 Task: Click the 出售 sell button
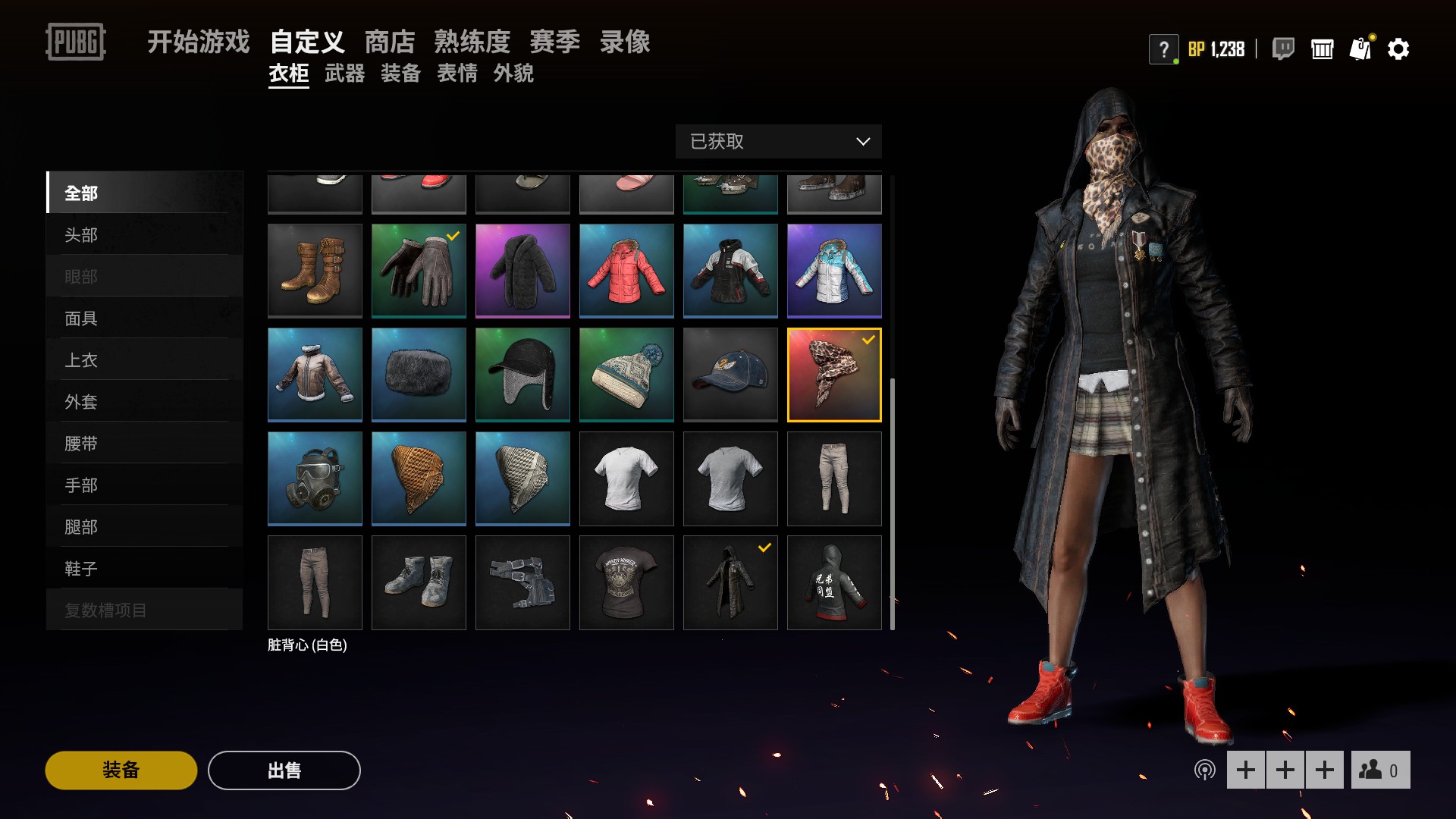pyautogui.click(x=284, y=770)
